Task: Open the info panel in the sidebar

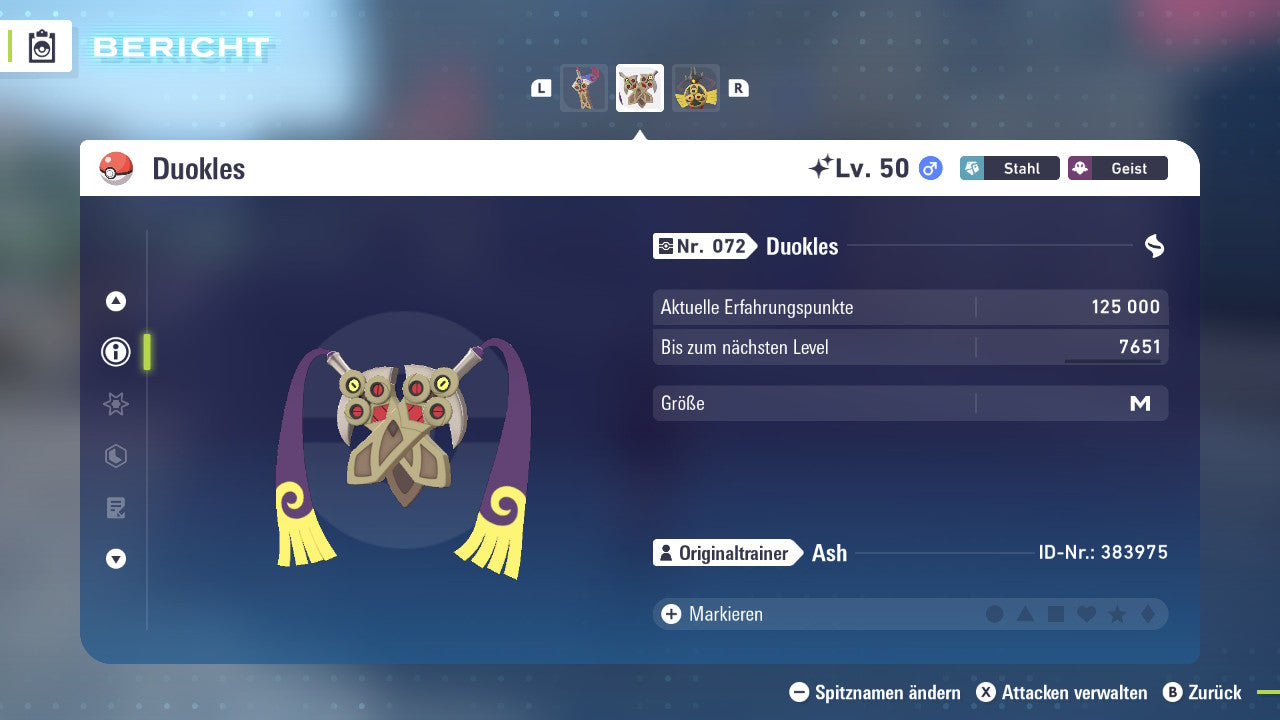Action: (x=116, y=352)
